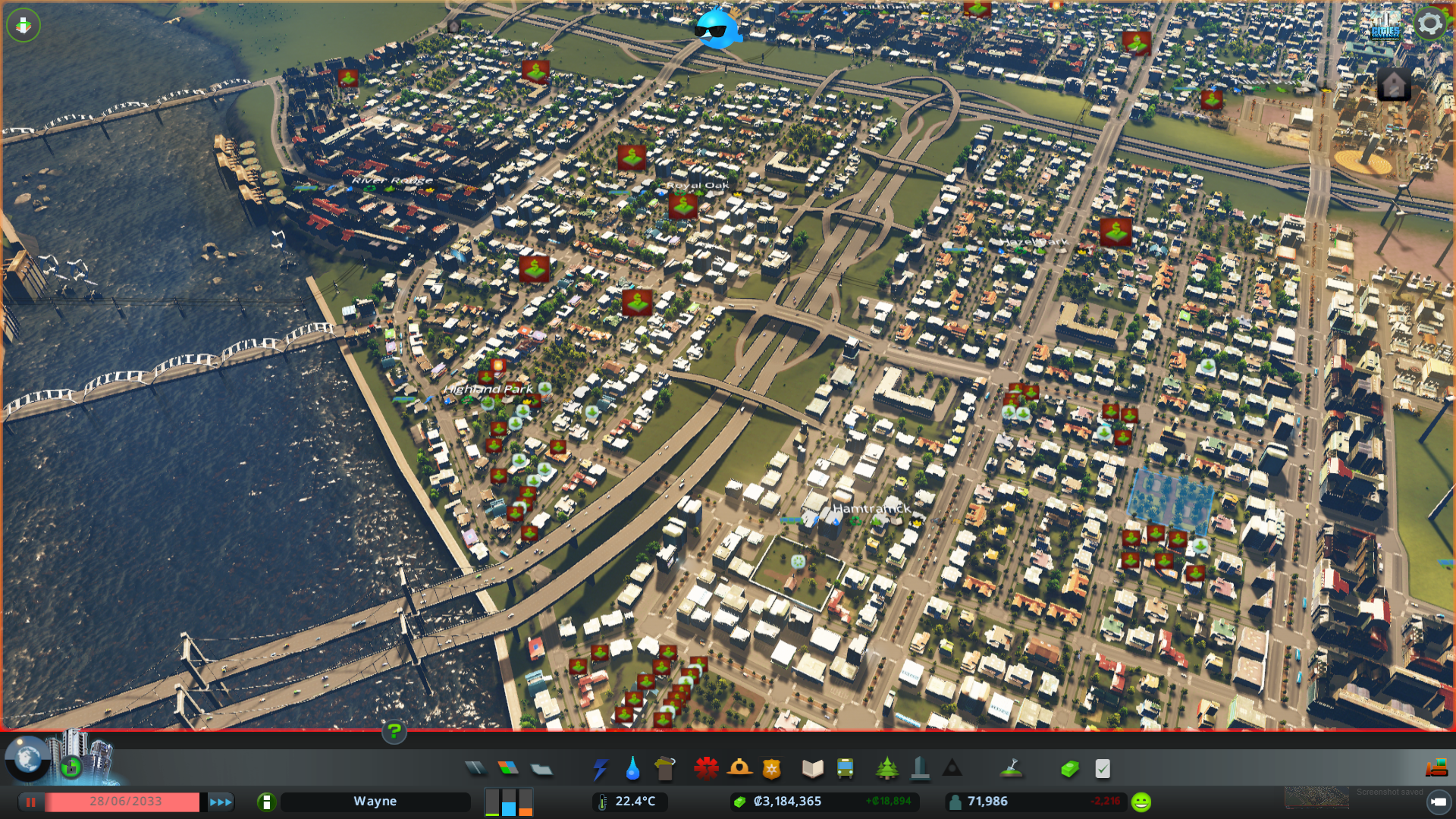Open the Garbage services menu

(666, 768)
